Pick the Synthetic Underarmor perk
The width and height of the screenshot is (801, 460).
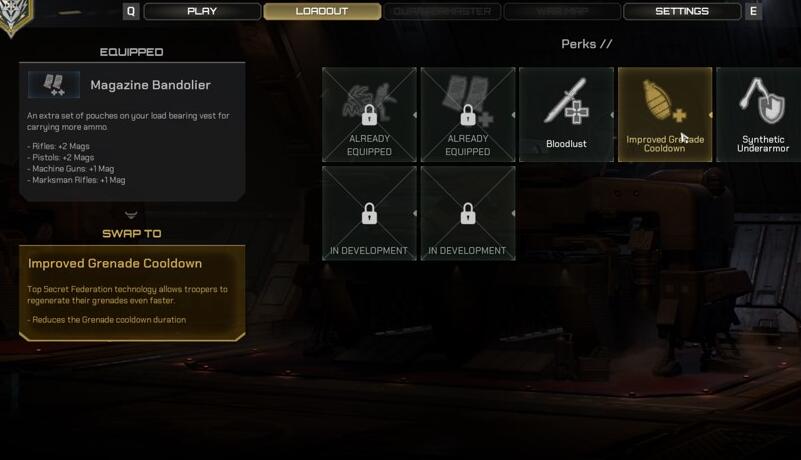(759, 114)
